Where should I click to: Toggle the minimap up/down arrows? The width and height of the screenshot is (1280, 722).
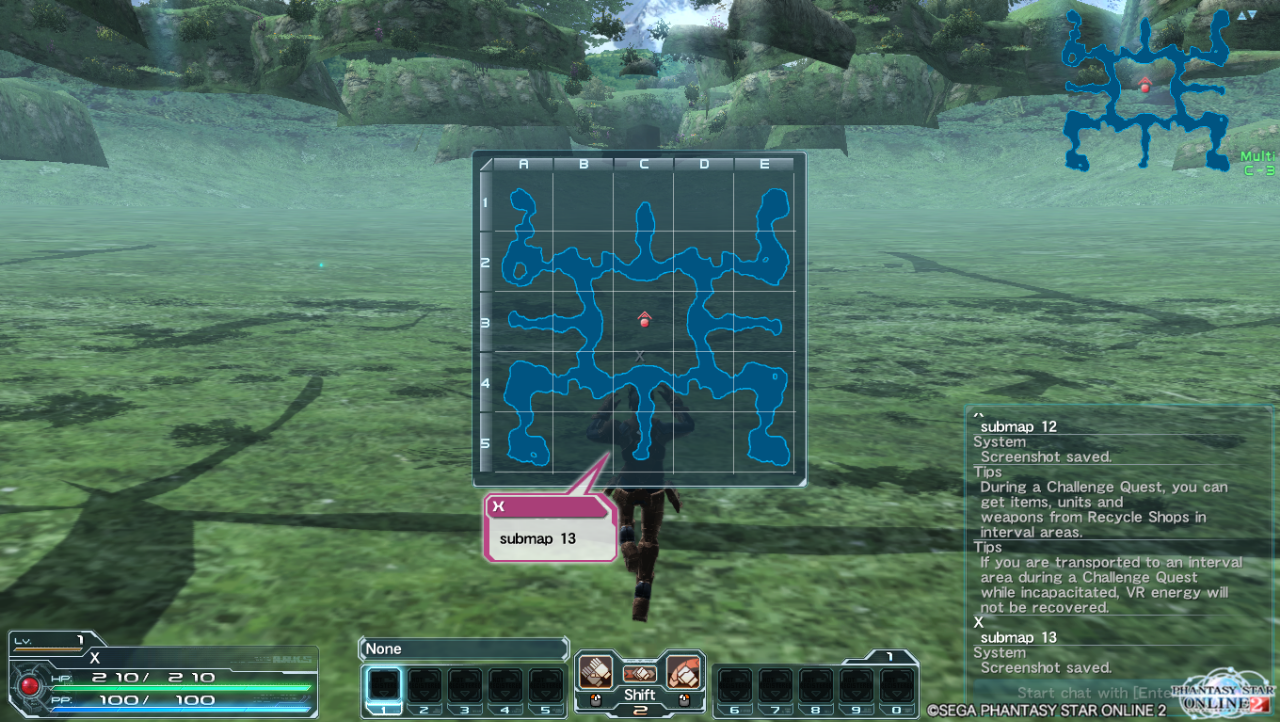[x=1246, y=15]
